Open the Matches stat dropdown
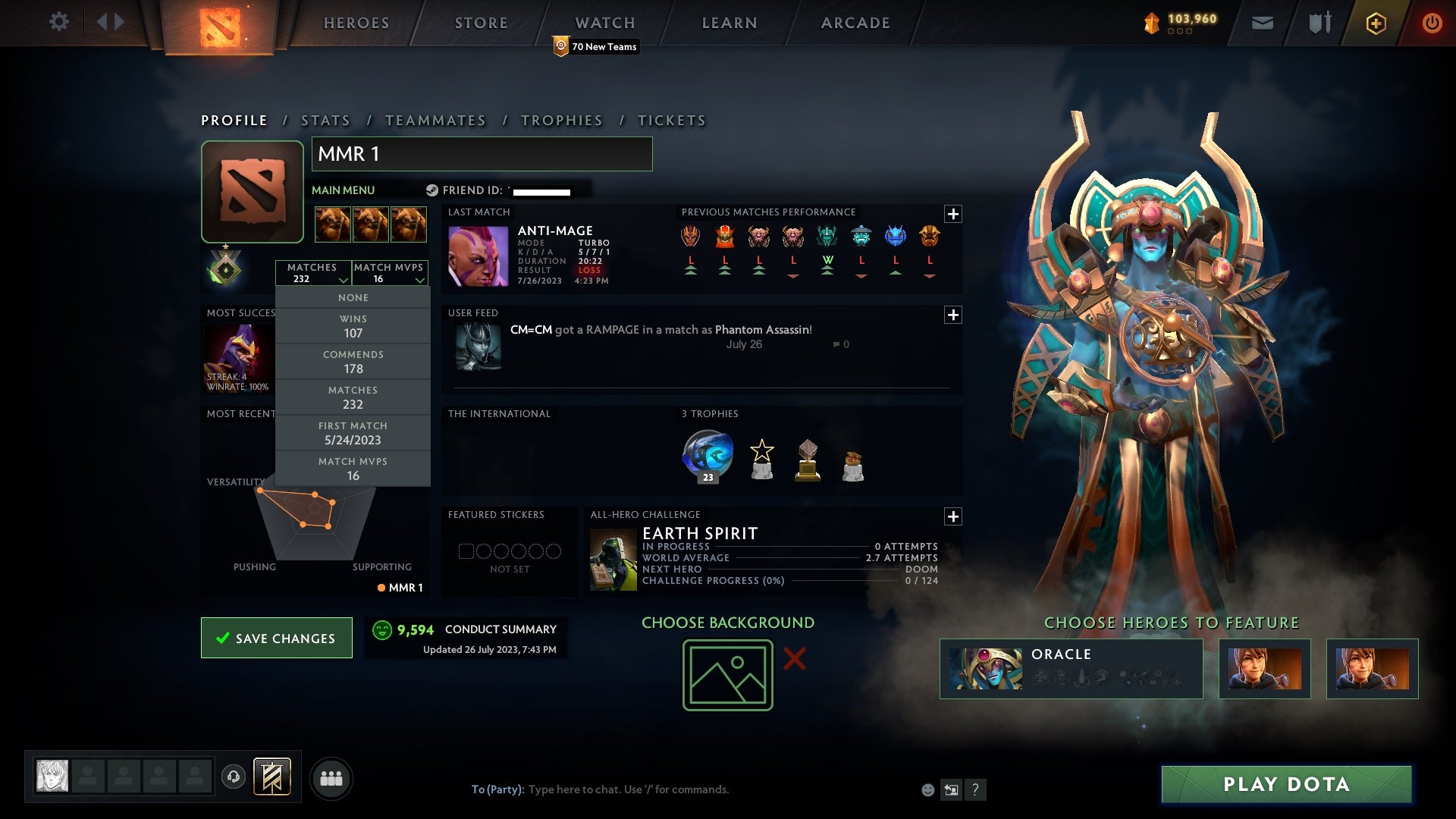 click(x=313, y=273)
